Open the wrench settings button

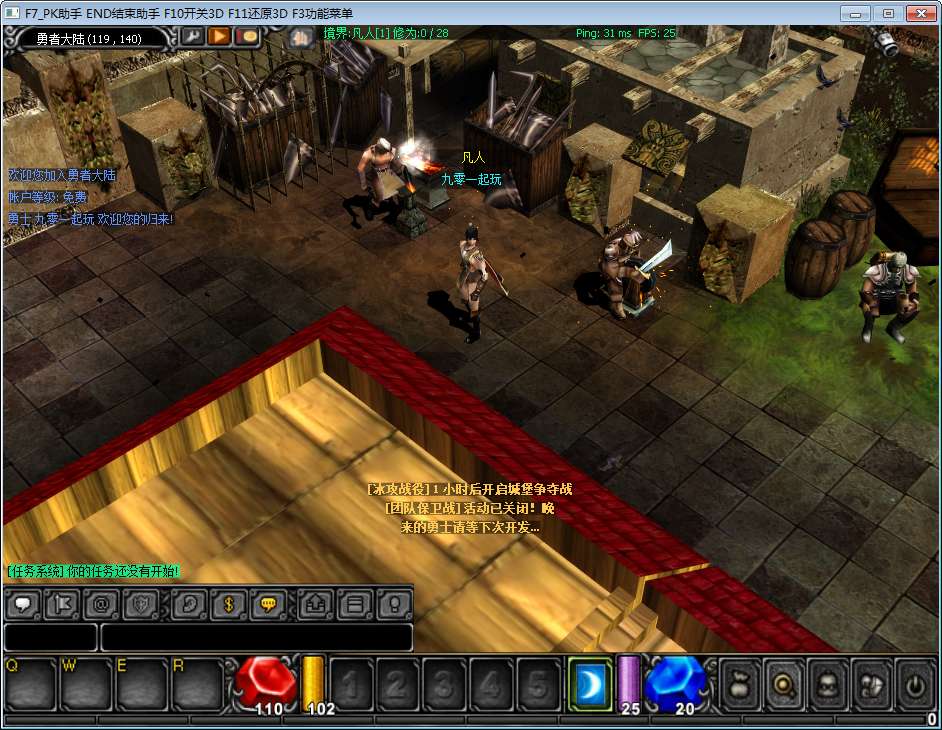click(192, 37)
